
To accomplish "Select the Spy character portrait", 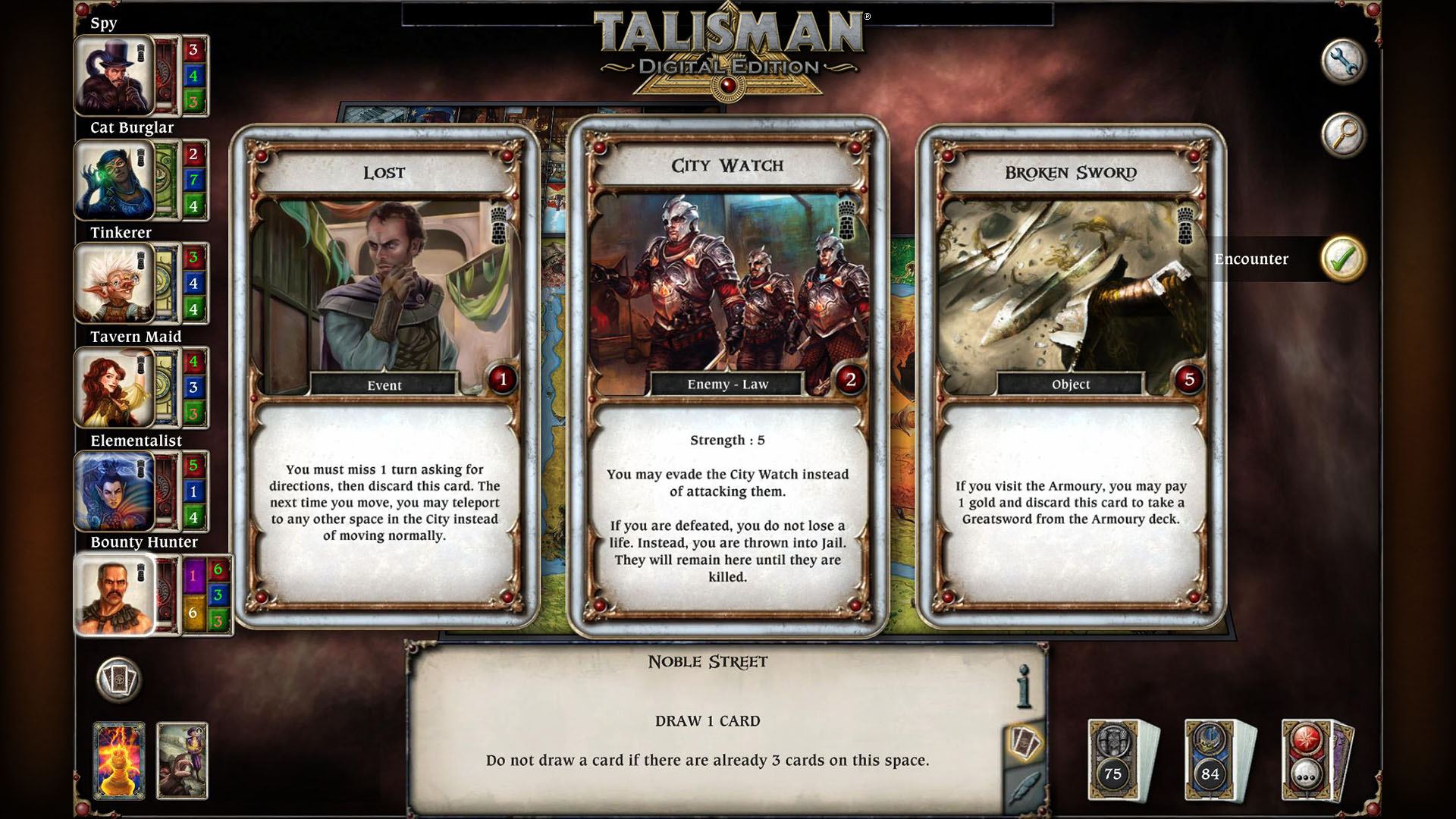I will point(112,76).
